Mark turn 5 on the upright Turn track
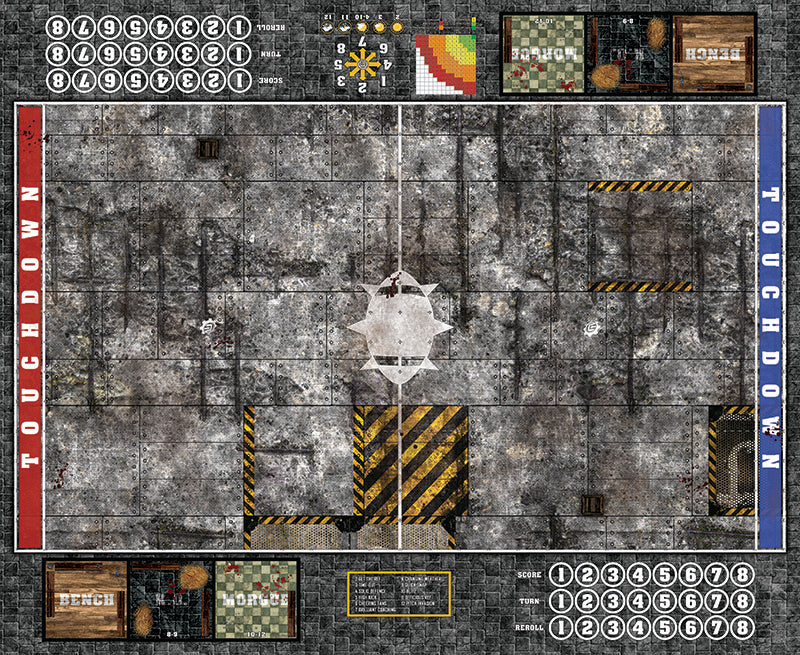This screenshot has width=800, height=655. pos(664,600)
